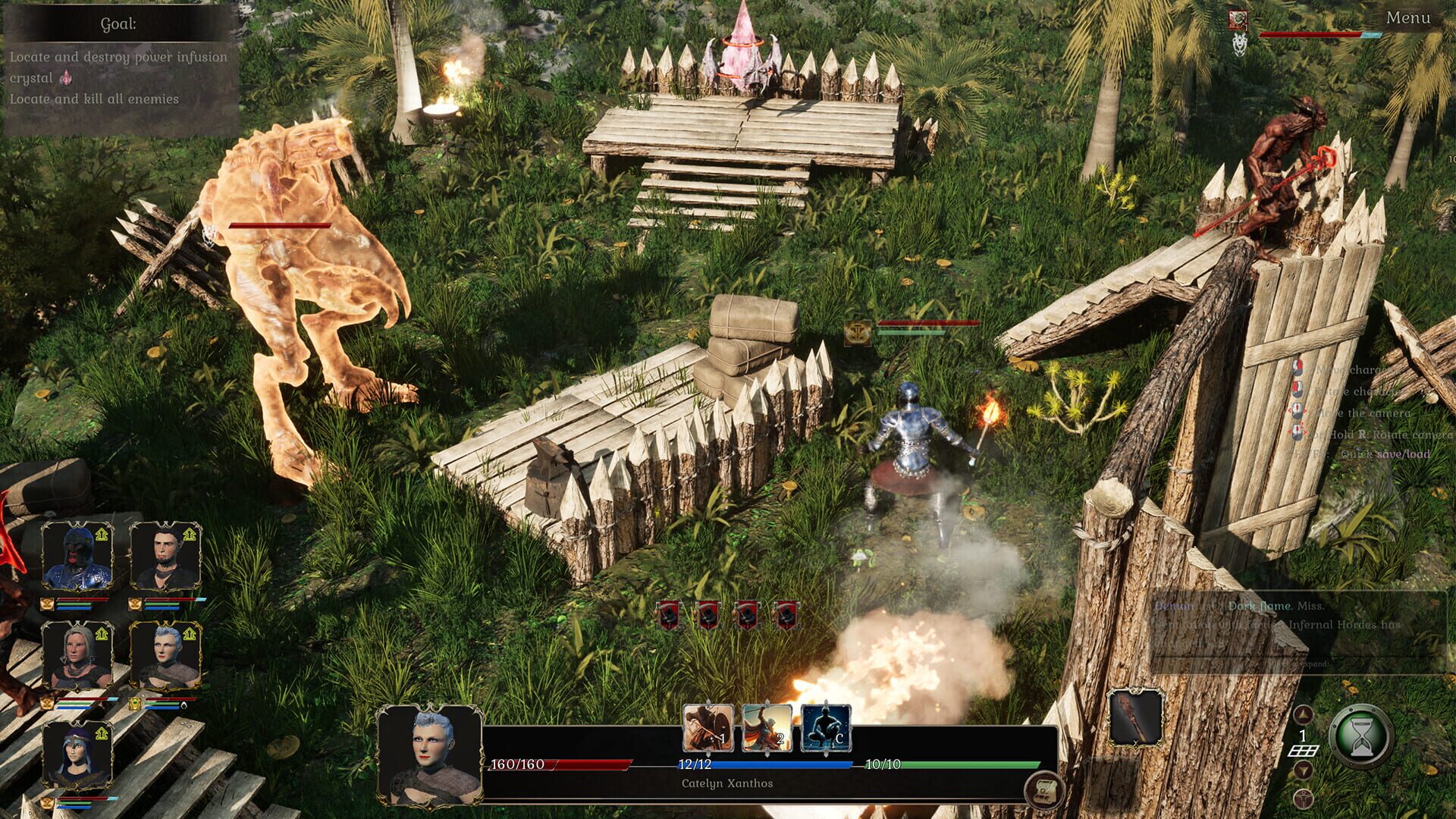Viewport: 1456px width, 819px height.
Task: Click the up-arrow camera level stepper
Action: pos(1303,714)
